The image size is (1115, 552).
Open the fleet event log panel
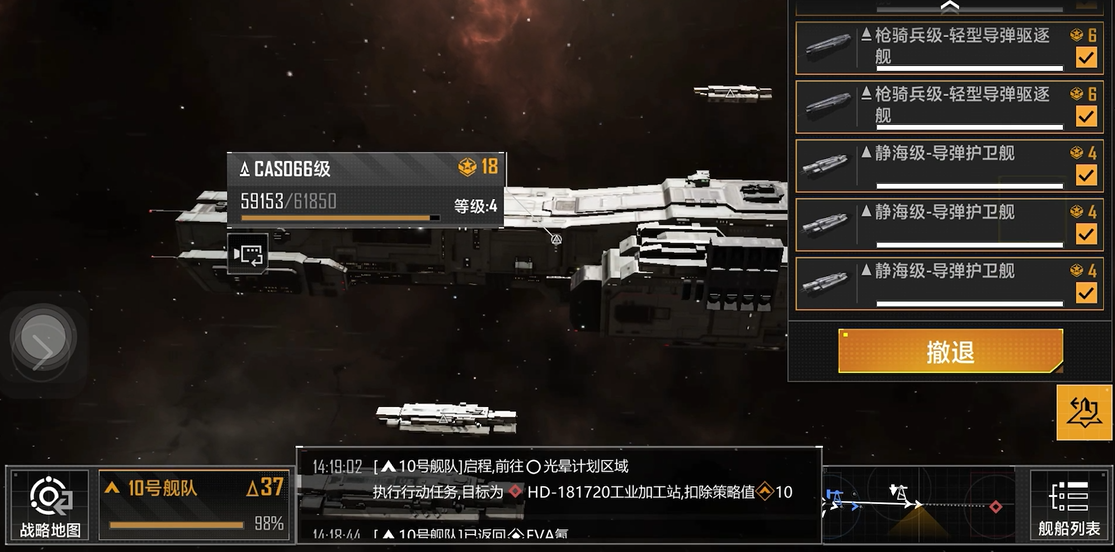tap(558, 493)
